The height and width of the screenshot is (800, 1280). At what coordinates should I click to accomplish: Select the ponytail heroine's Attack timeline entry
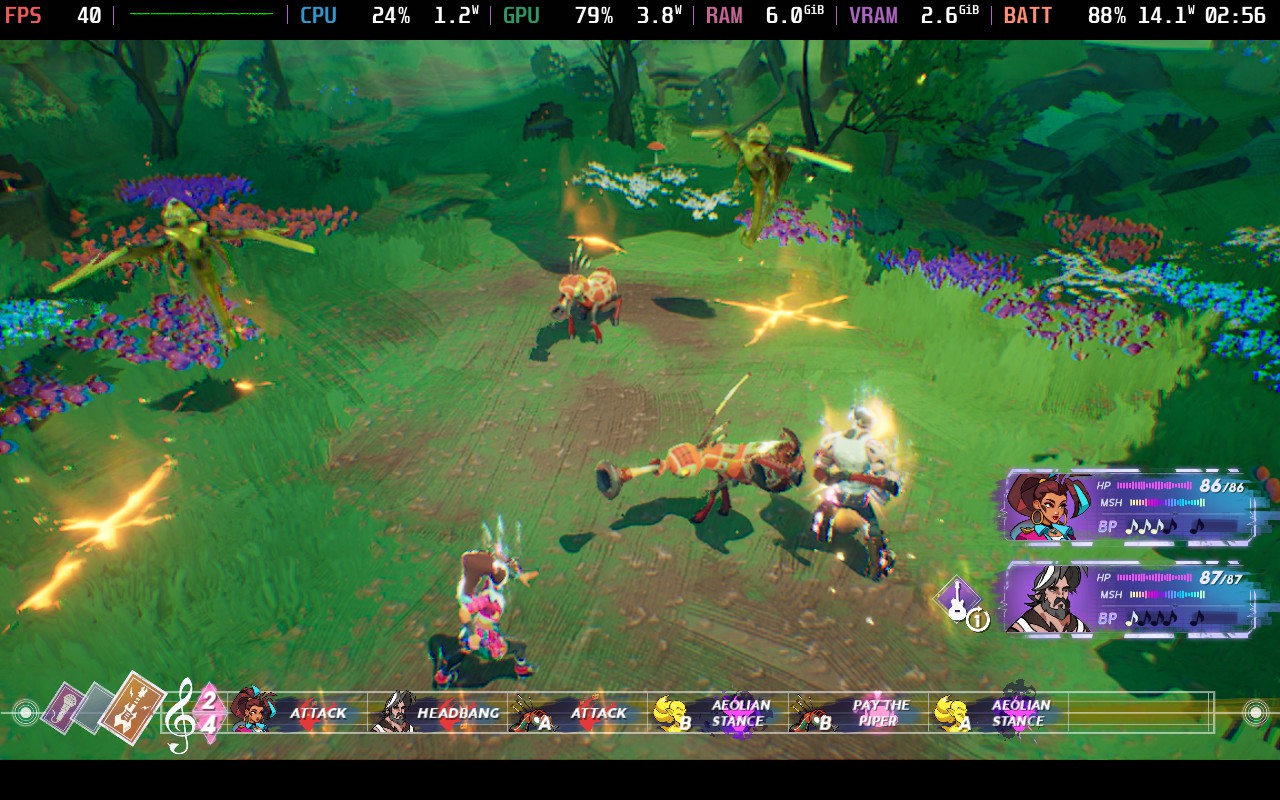click(x=297, y=713)
